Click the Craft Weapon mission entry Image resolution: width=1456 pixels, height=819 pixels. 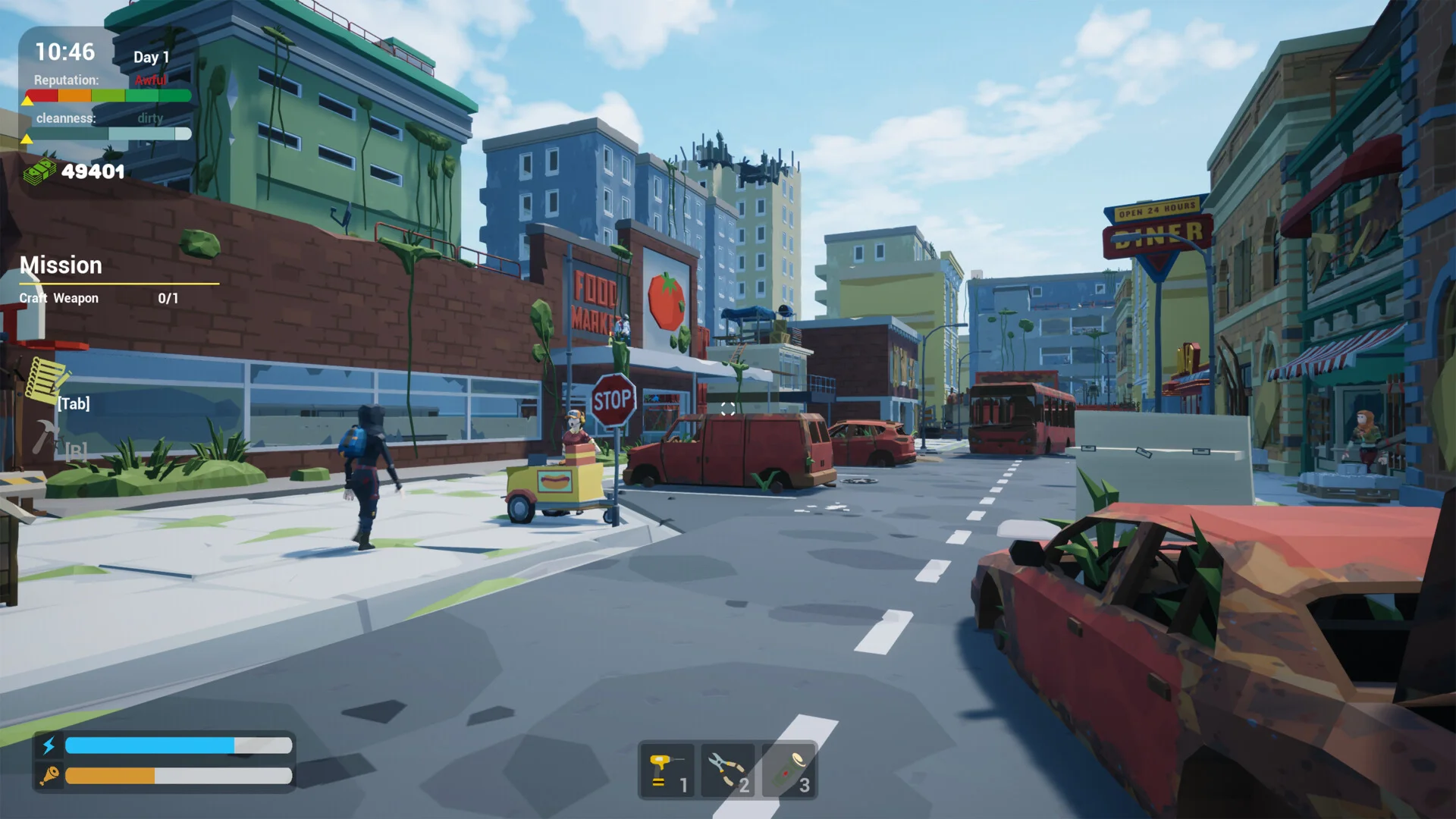[x=59, y=298]
